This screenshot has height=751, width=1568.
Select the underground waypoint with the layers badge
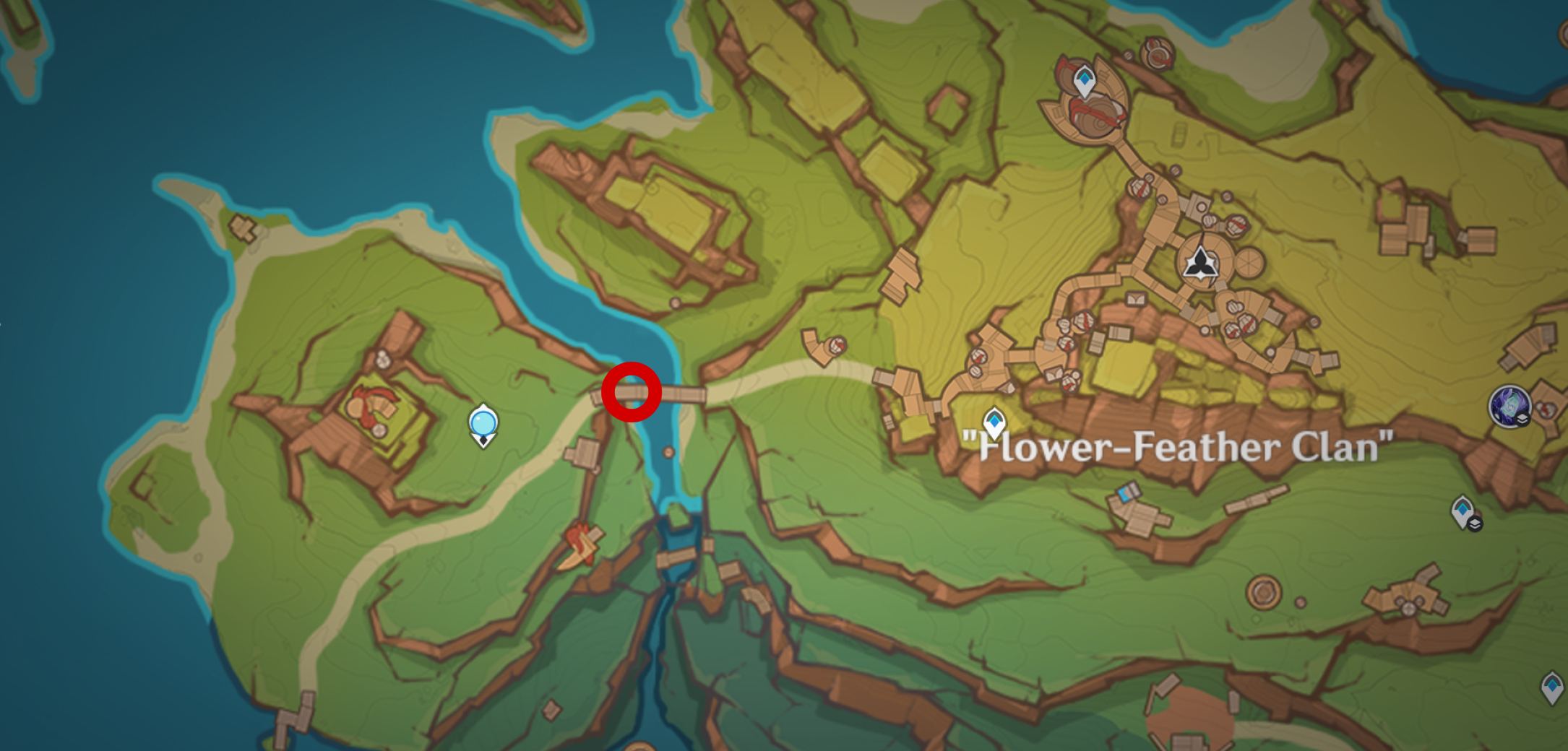point(1464,512)
